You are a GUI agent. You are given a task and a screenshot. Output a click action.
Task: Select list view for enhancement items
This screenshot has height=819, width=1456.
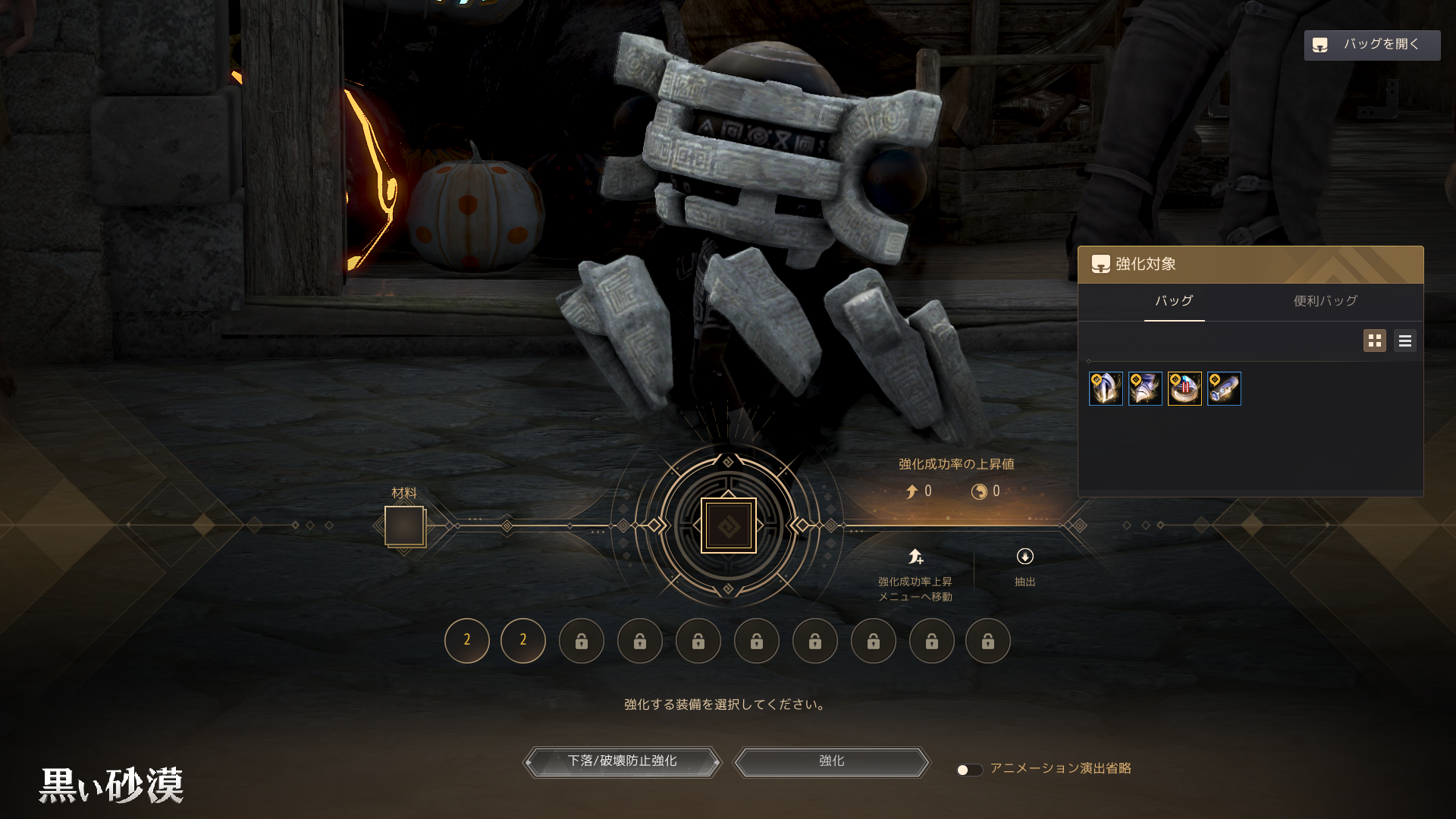(1404, 340)
